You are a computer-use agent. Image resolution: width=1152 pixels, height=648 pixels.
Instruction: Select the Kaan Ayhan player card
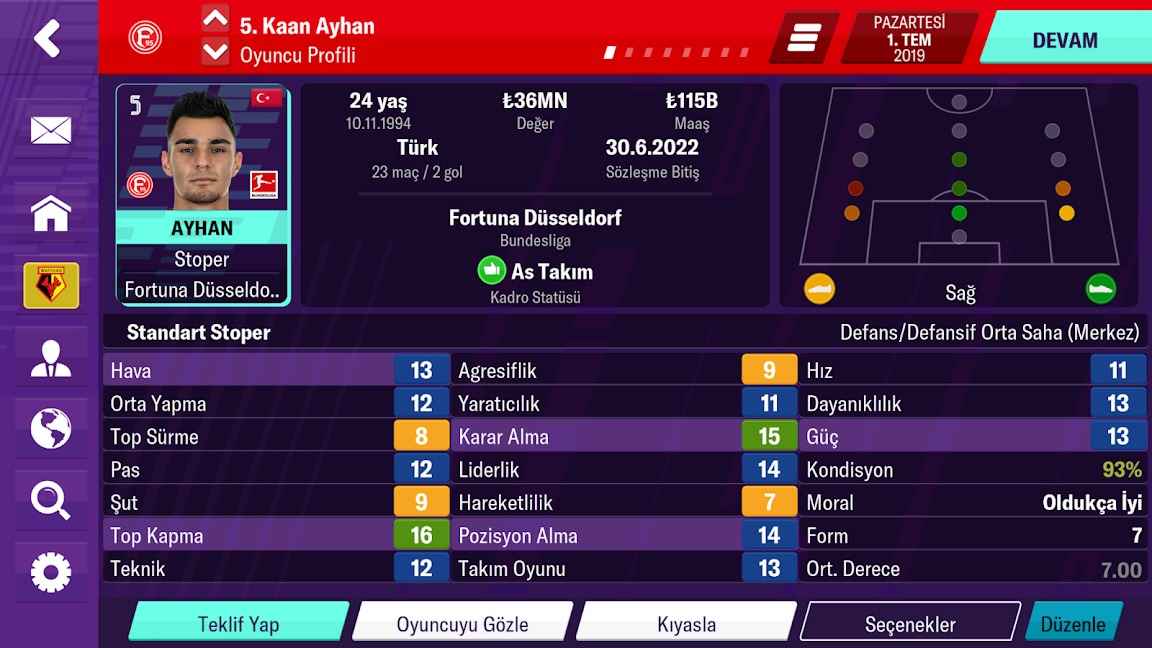203,195
